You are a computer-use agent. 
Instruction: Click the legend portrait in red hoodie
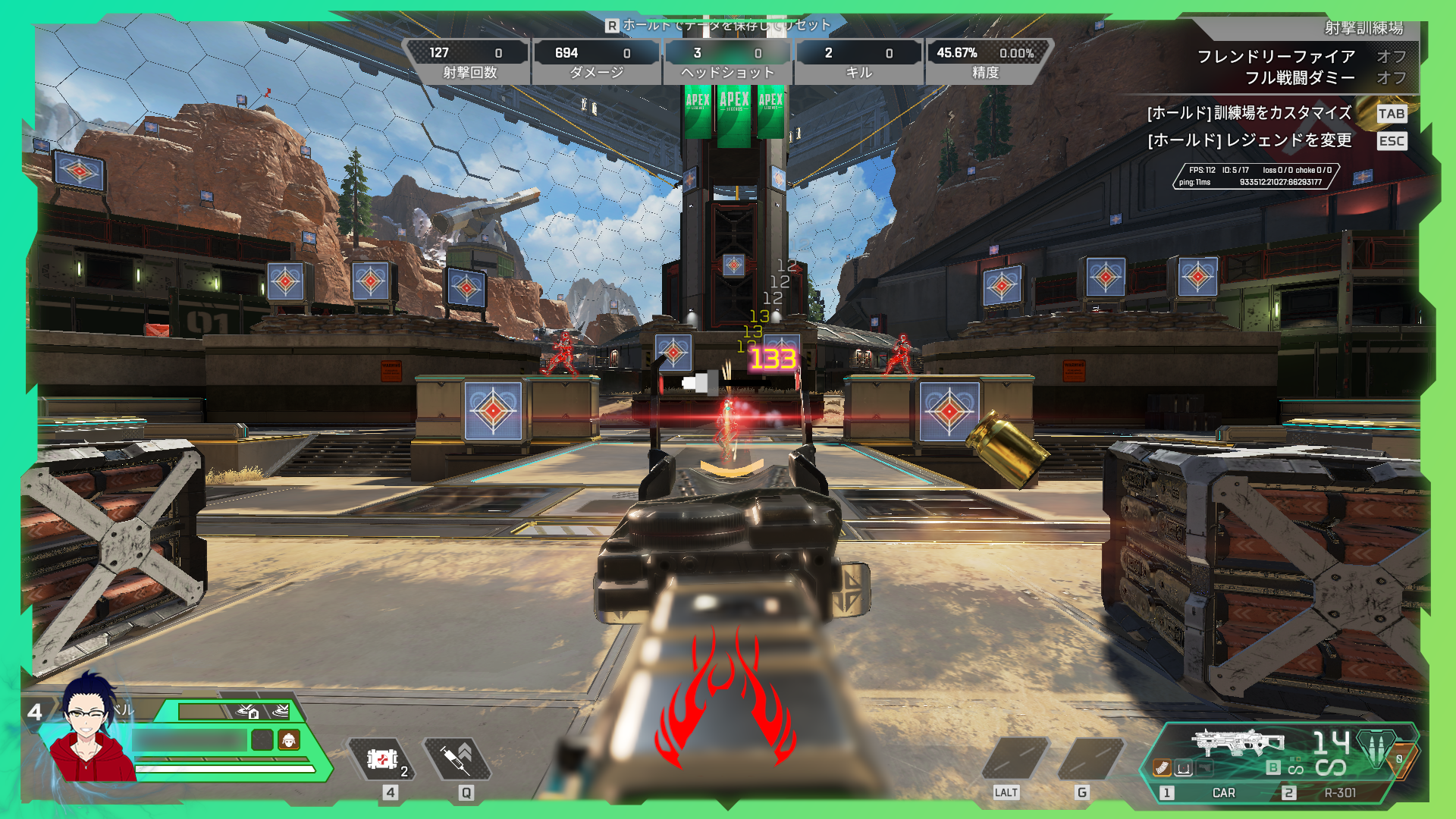tap(91, 732)
